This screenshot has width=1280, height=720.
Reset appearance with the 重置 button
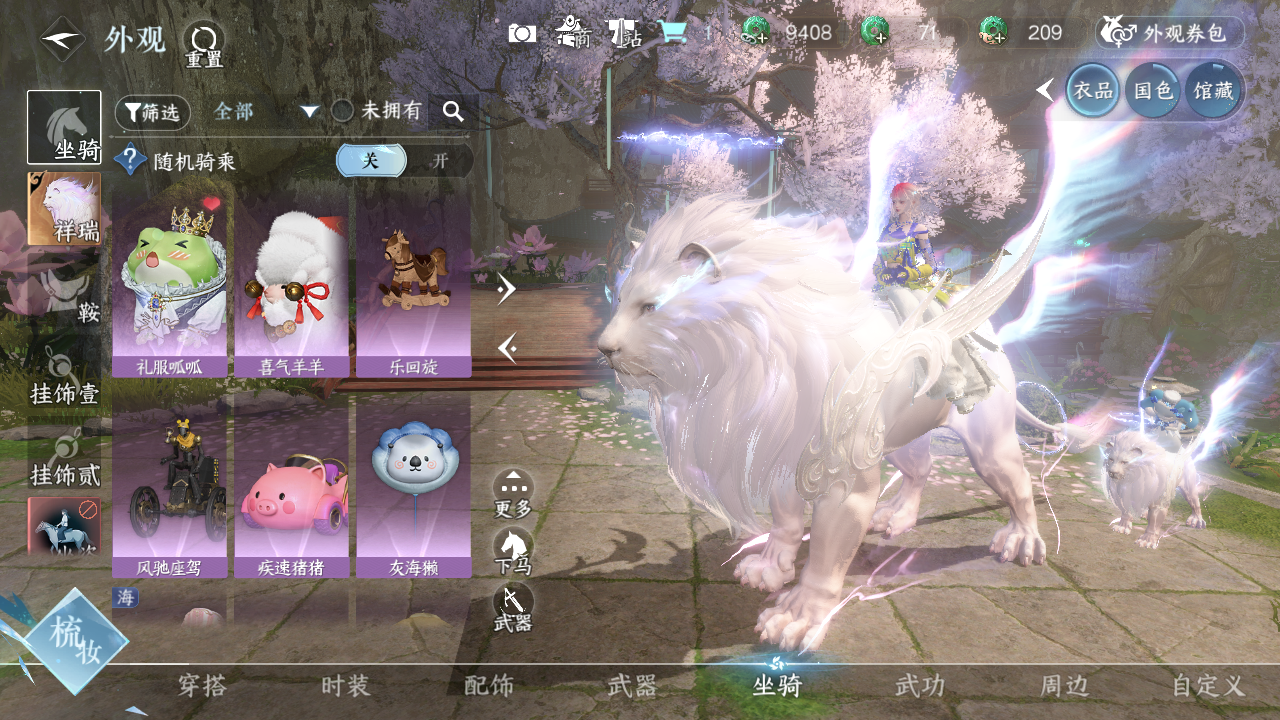click(x=203, y=44)
